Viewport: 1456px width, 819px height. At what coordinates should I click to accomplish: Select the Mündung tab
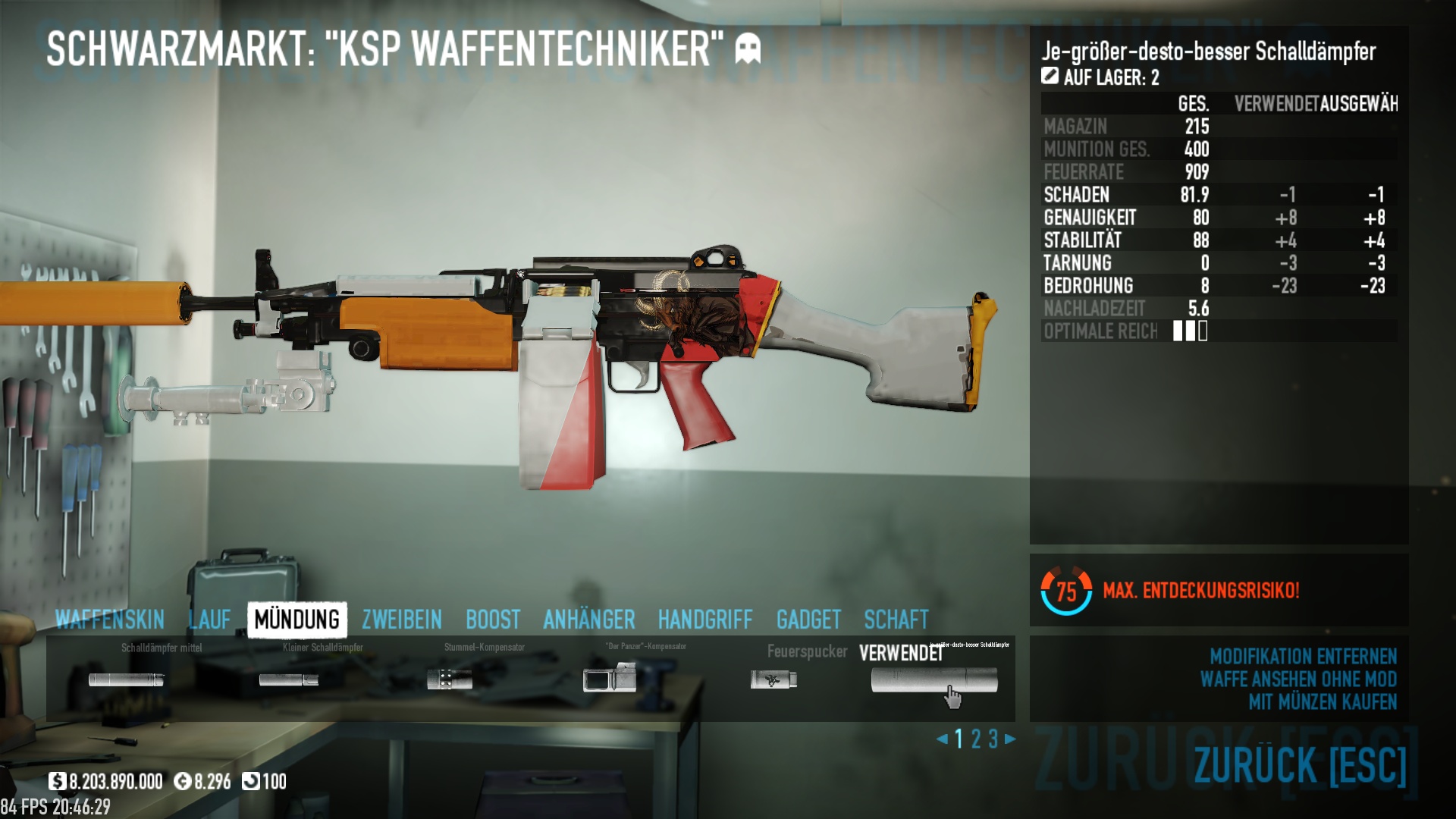click(297, 620)
